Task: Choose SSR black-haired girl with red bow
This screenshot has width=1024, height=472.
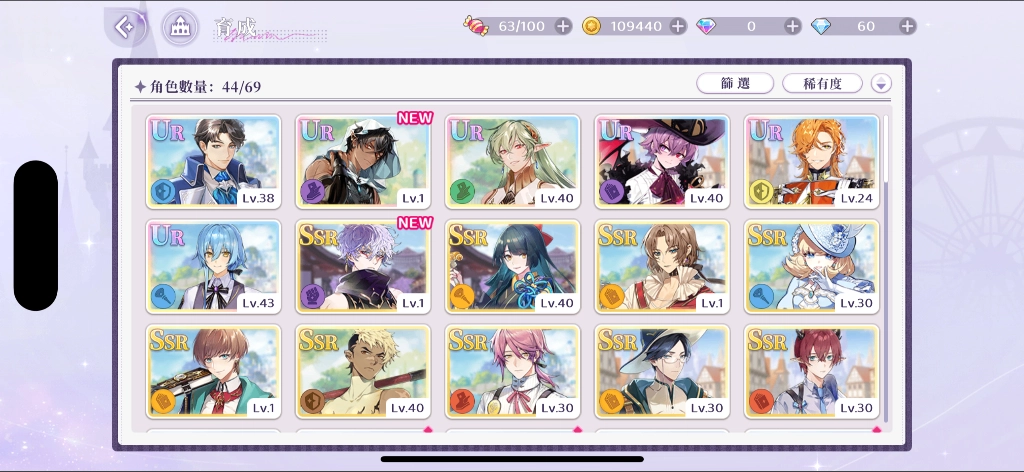Action: [512, 266]
